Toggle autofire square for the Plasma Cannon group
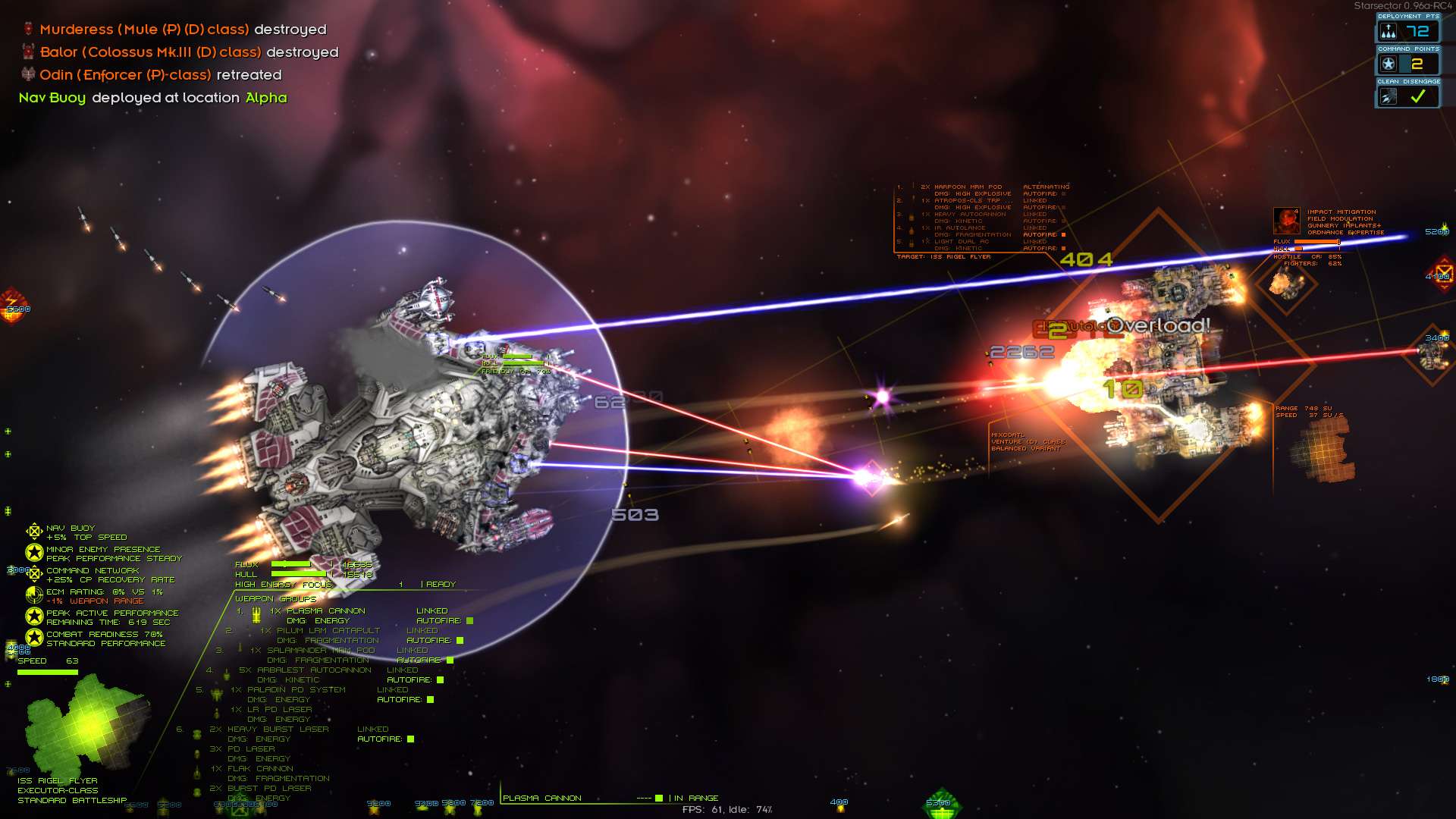 coord(469,621)
